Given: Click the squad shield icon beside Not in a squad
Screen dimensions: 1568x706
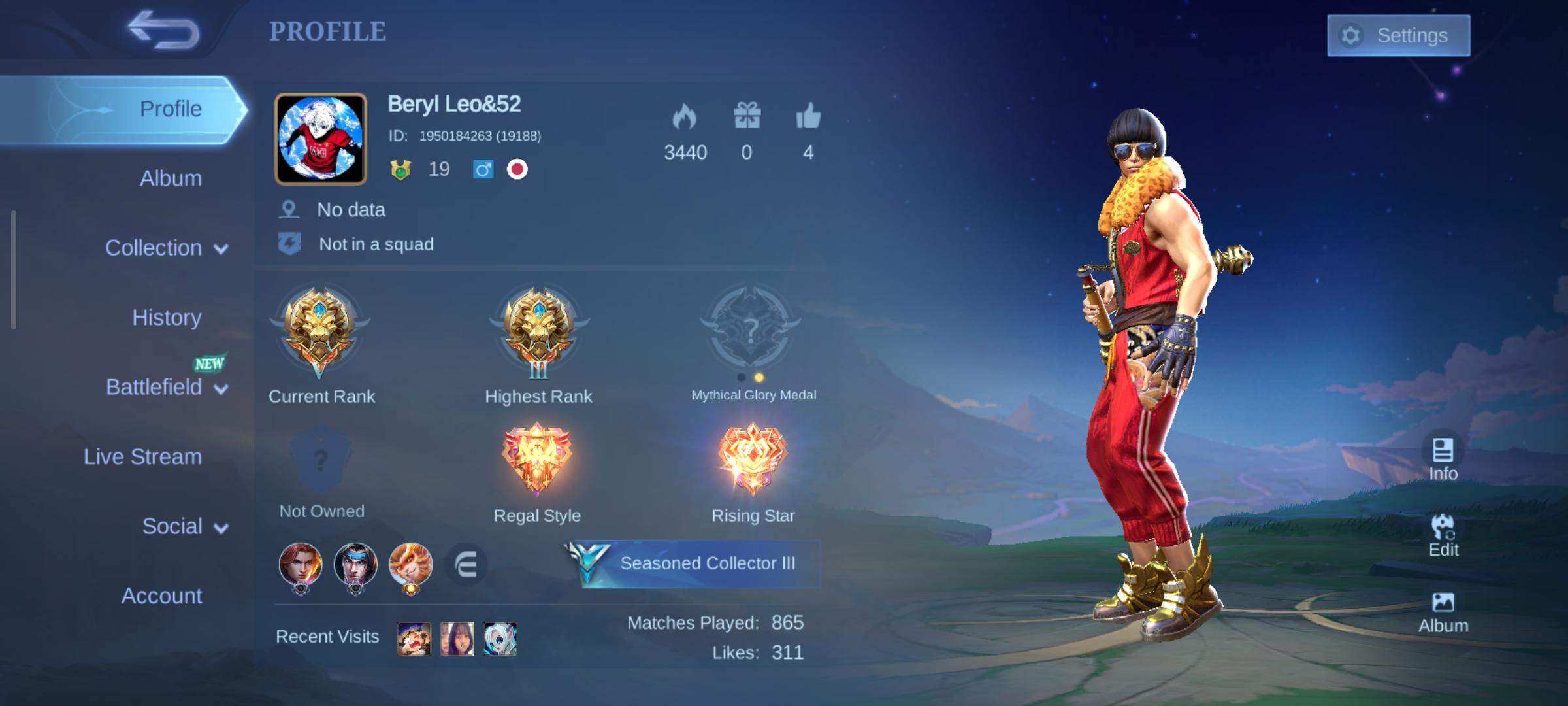Looking at the screenshot, I should coord(289,243).
